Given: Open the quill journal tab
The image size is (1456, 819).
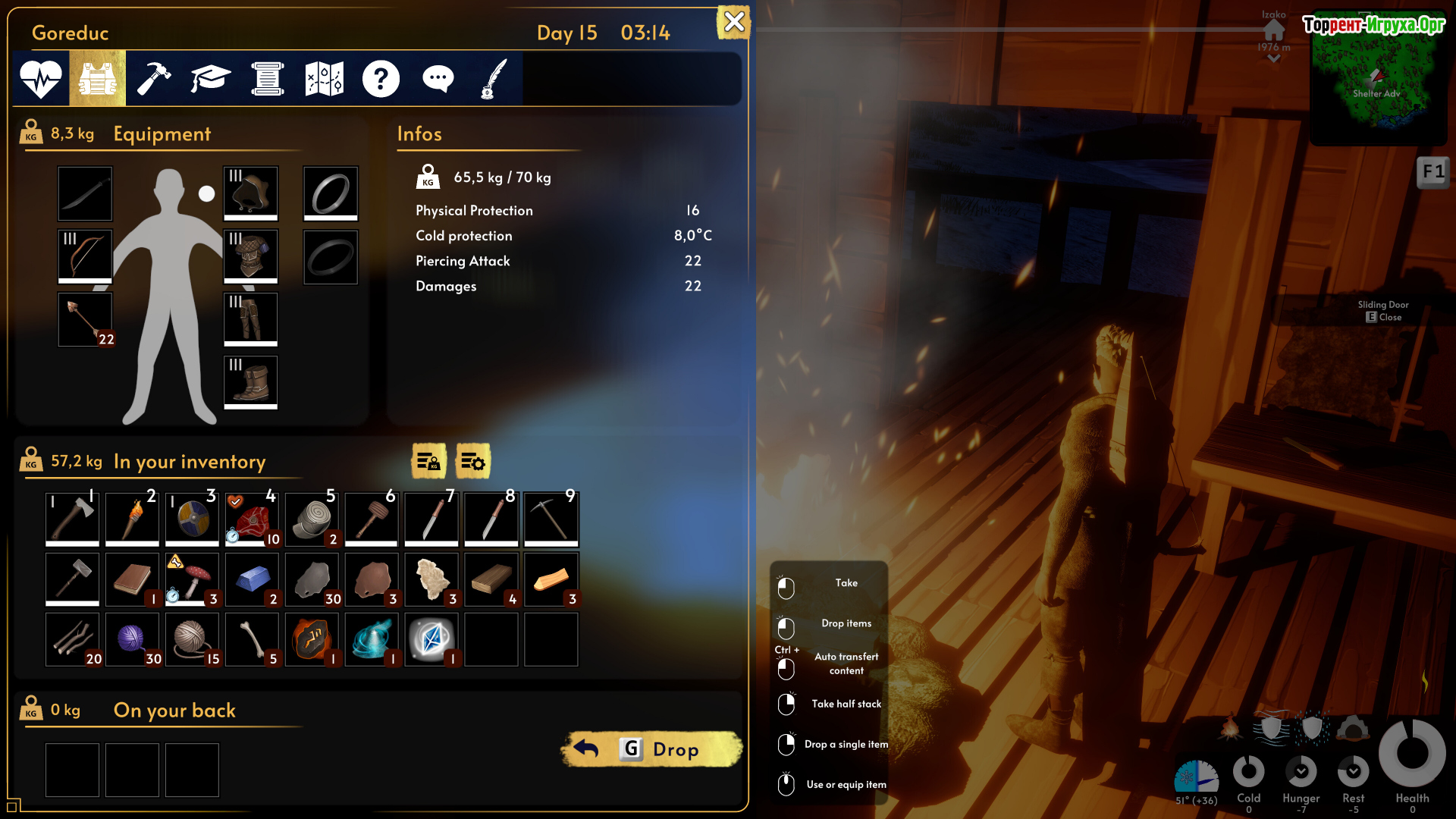Looking at the screenshot, I should click(x=494, y=78).
